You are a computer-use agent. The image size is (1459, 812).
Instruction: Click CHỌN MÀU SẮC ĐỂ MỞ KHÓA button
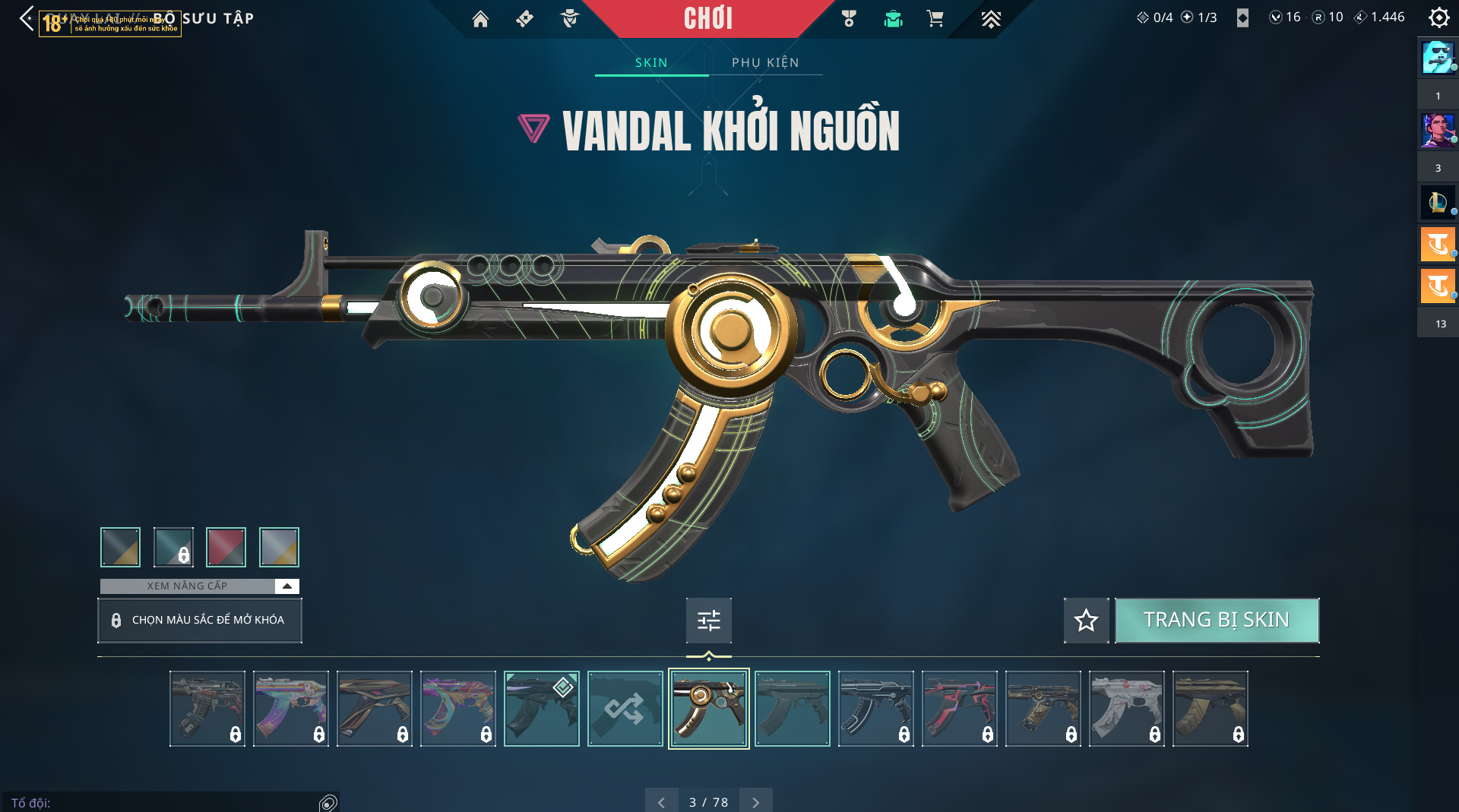tap(200, 620)
